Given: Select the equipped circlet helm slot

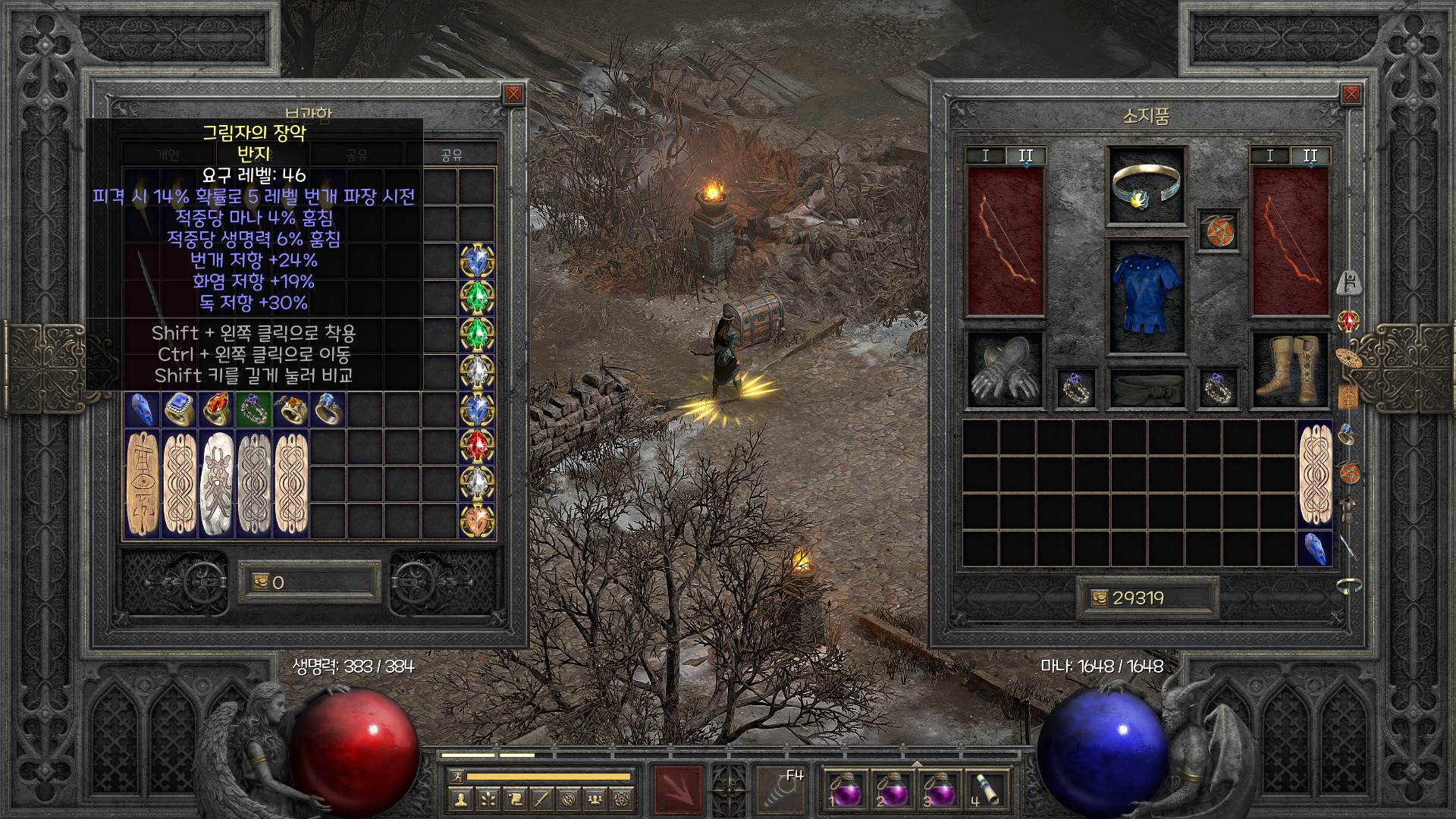Looking at the screenshot, I should click(1146, 186).
